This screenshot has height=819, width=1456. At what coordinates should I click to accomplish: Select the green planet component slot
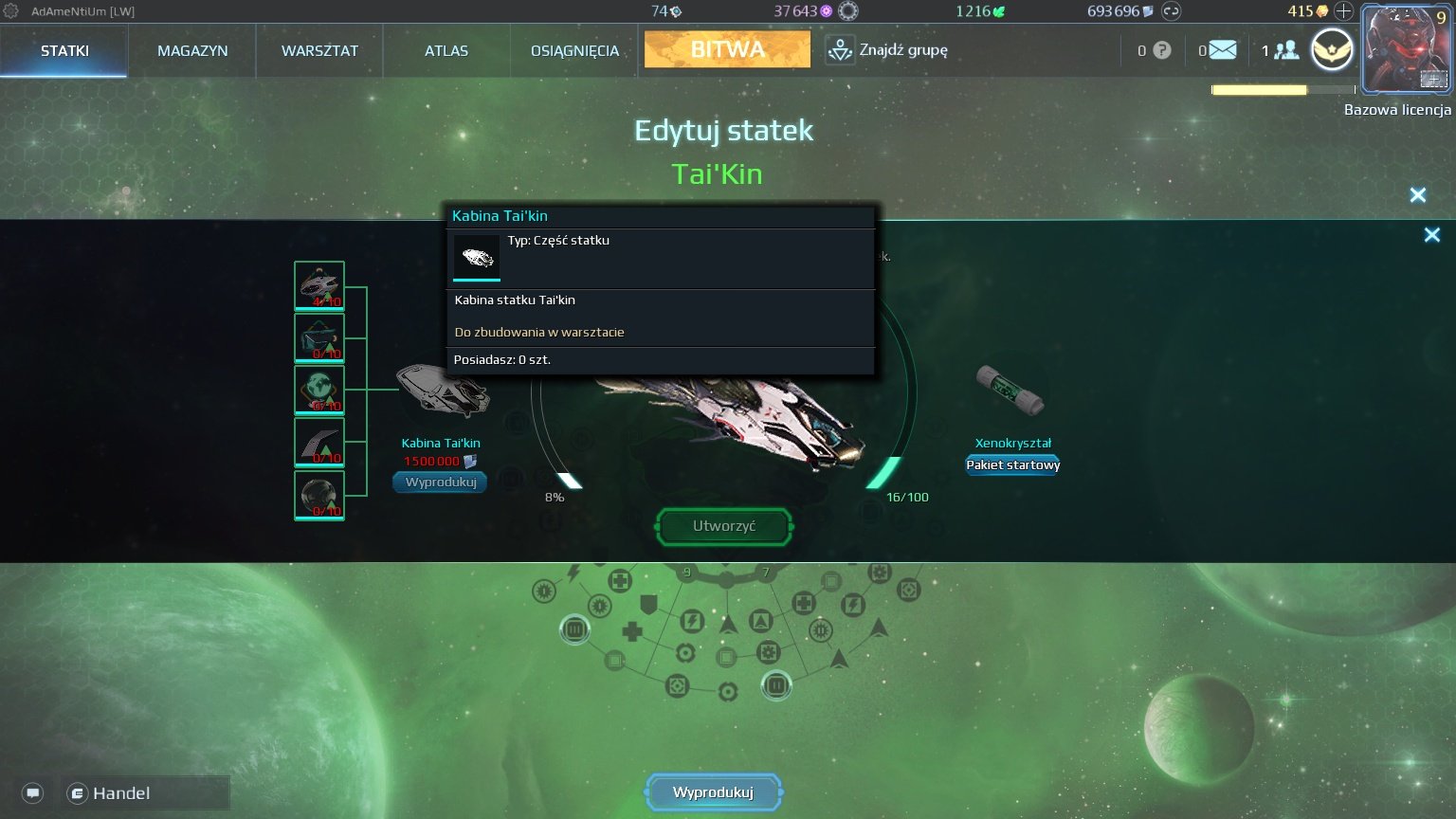coord(319,390)
